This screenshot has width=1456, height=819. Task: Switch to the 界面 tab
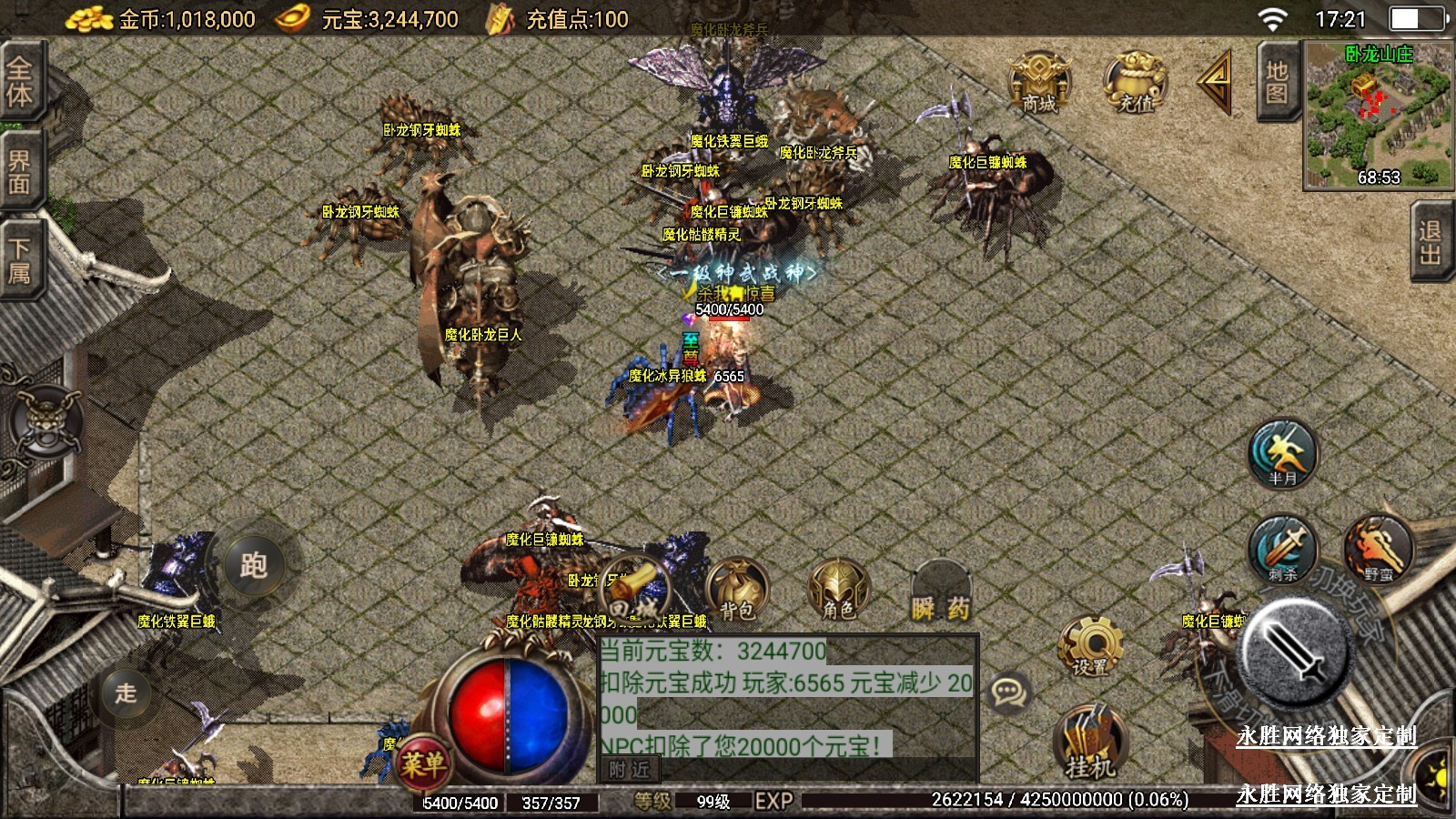20,172
